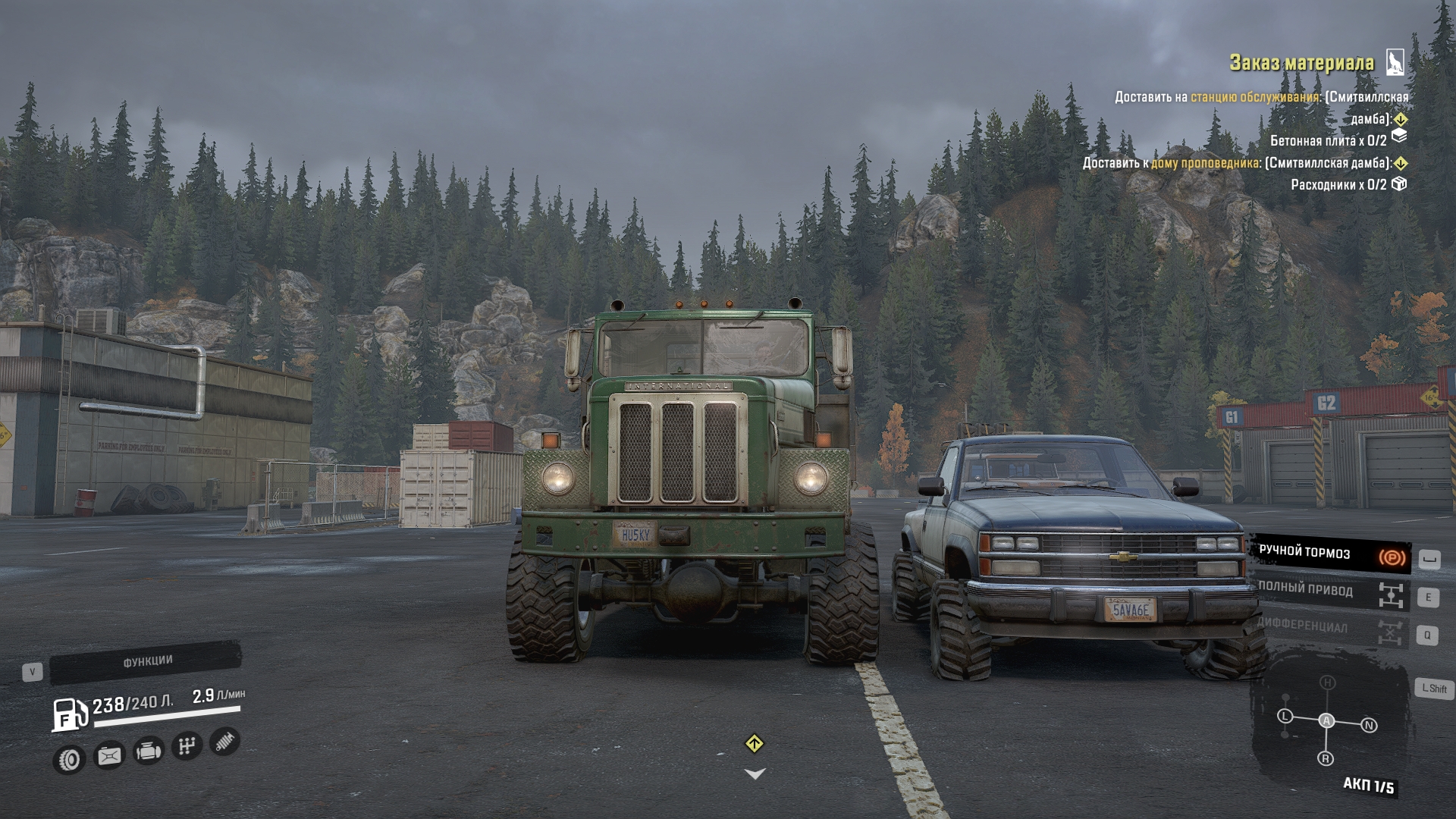Select the Расходники objective line
1456x819 pixels.
(1338, 184)
